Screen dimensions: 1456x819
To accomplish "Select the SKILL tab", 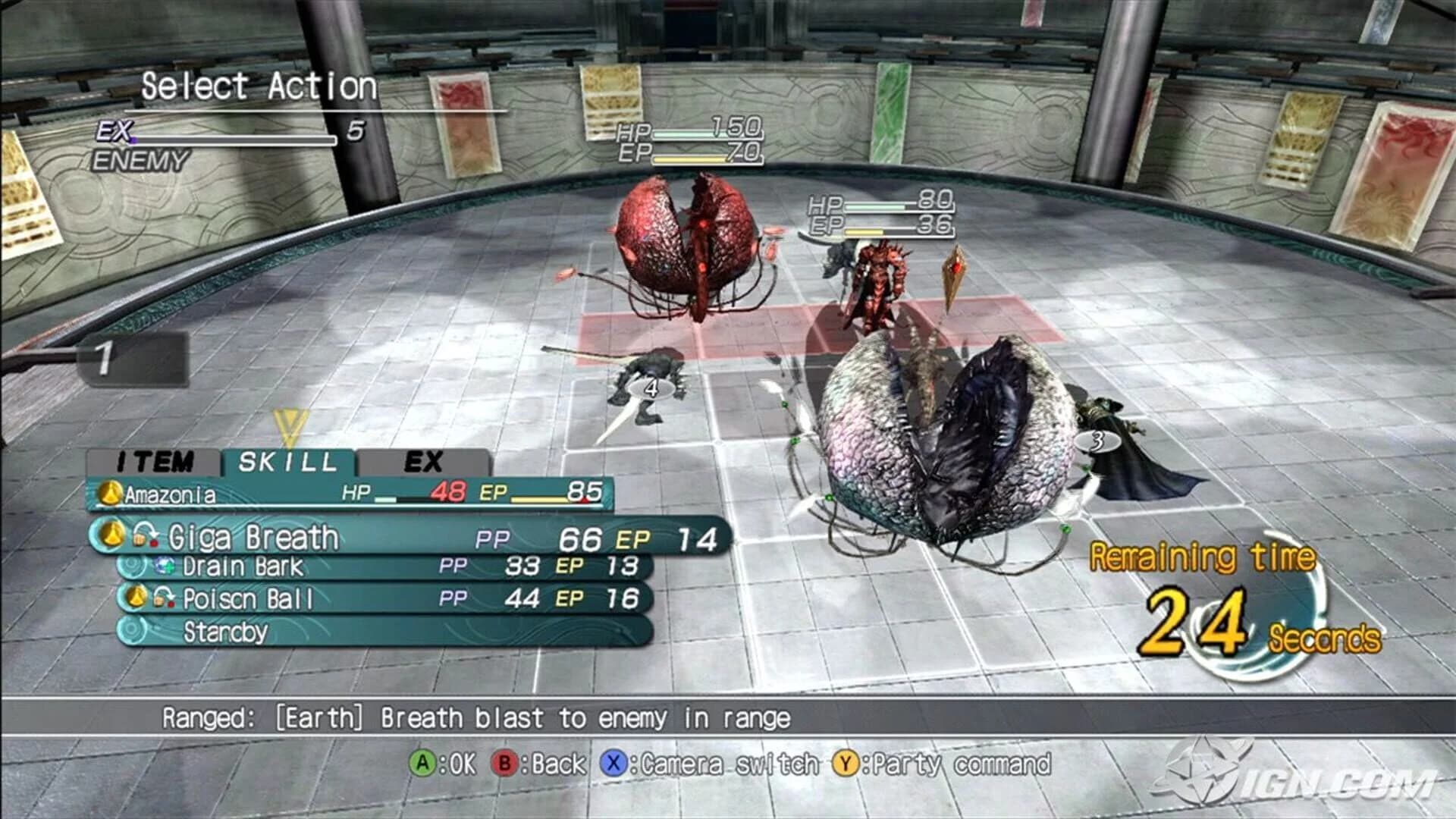I will coord(286,460).
